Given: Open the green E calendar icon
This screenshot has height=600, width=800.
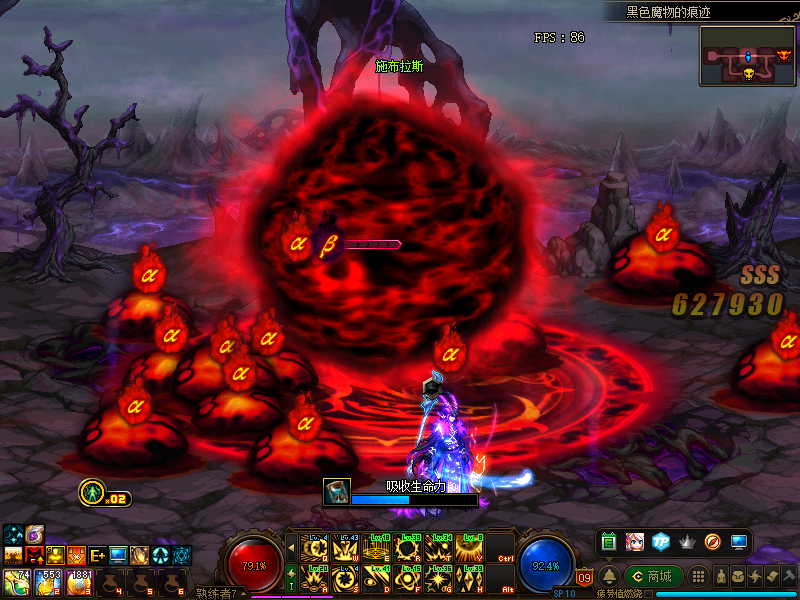Looking at the screenshot, I should point(609,542).
